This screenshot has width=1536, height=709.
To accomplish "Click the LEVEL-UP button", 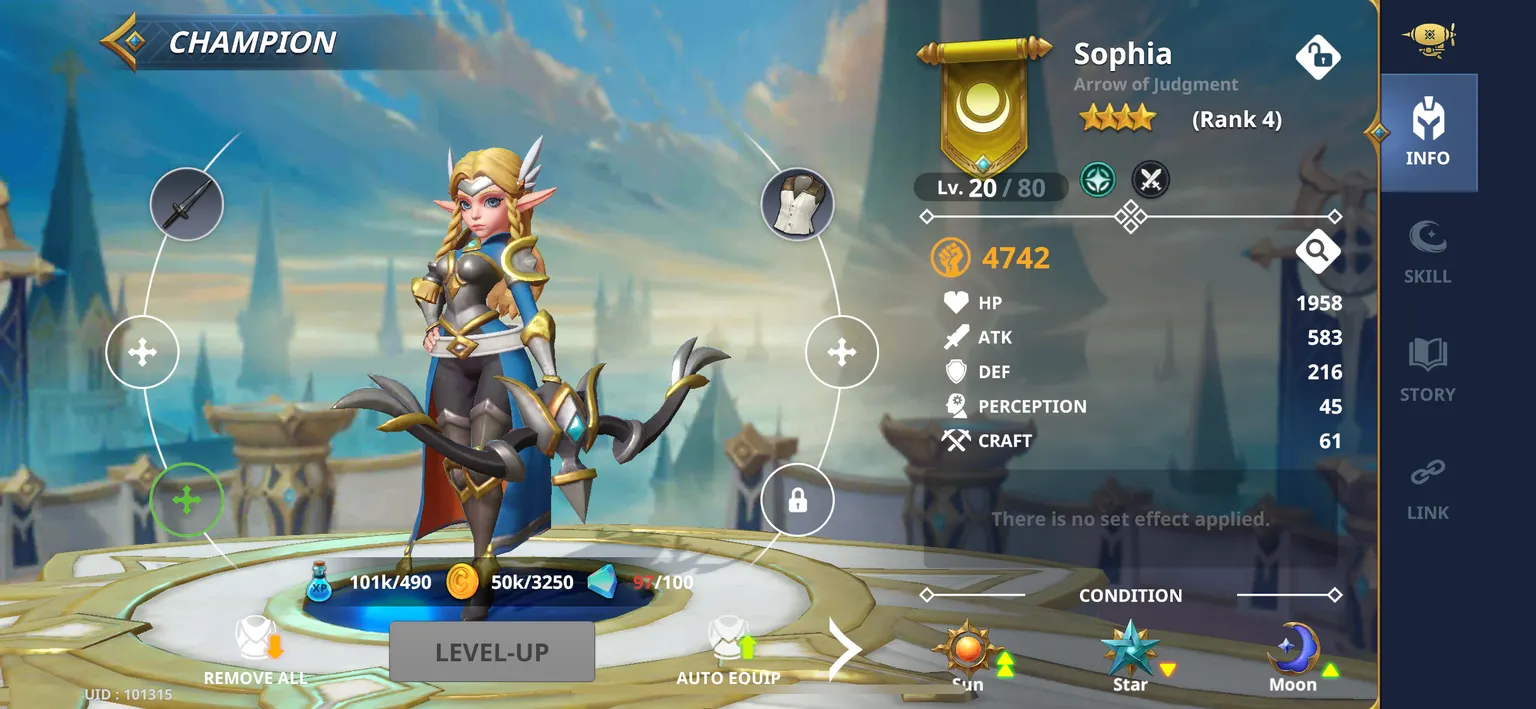I will pyautogui.click(x=492, y=652).
